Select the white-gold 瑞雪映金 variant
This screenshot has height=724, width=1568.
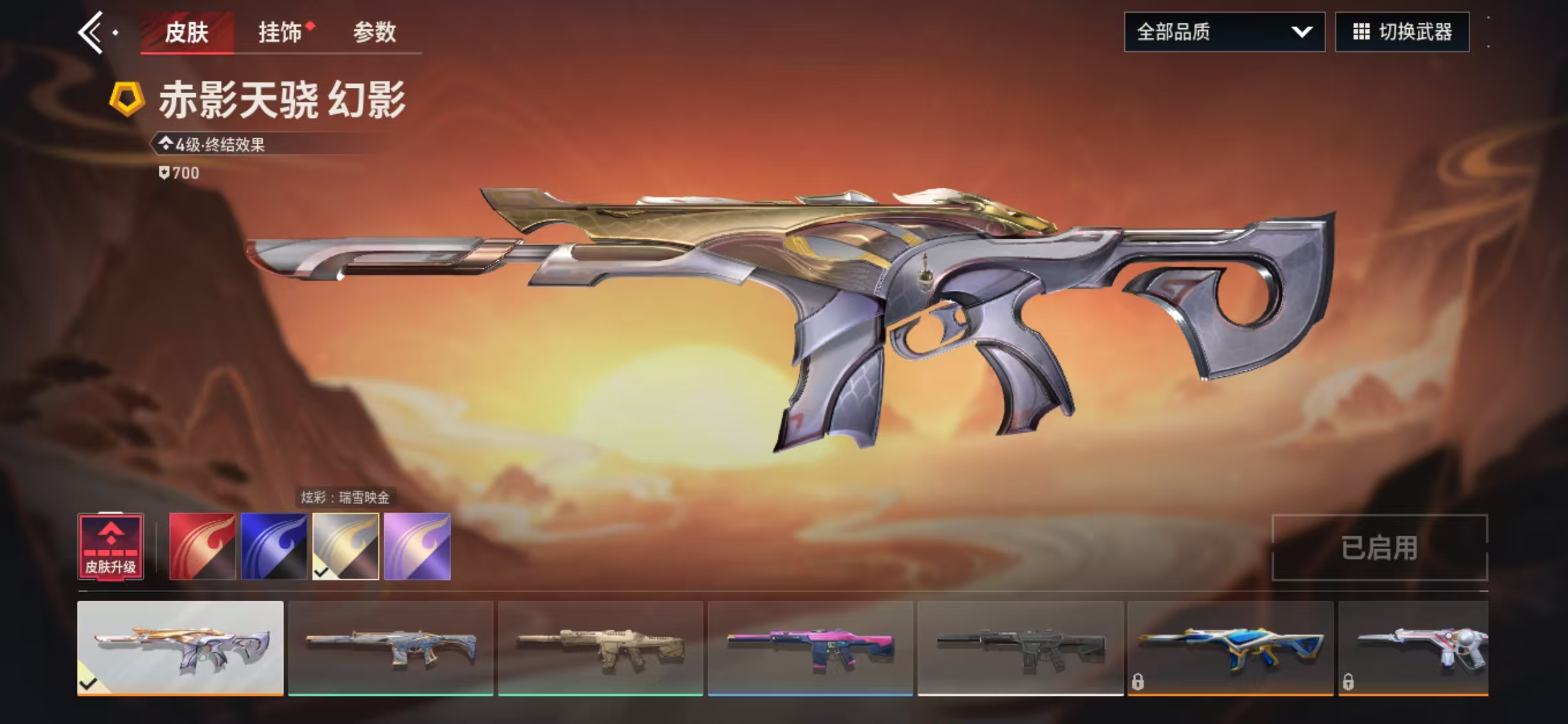346,546
